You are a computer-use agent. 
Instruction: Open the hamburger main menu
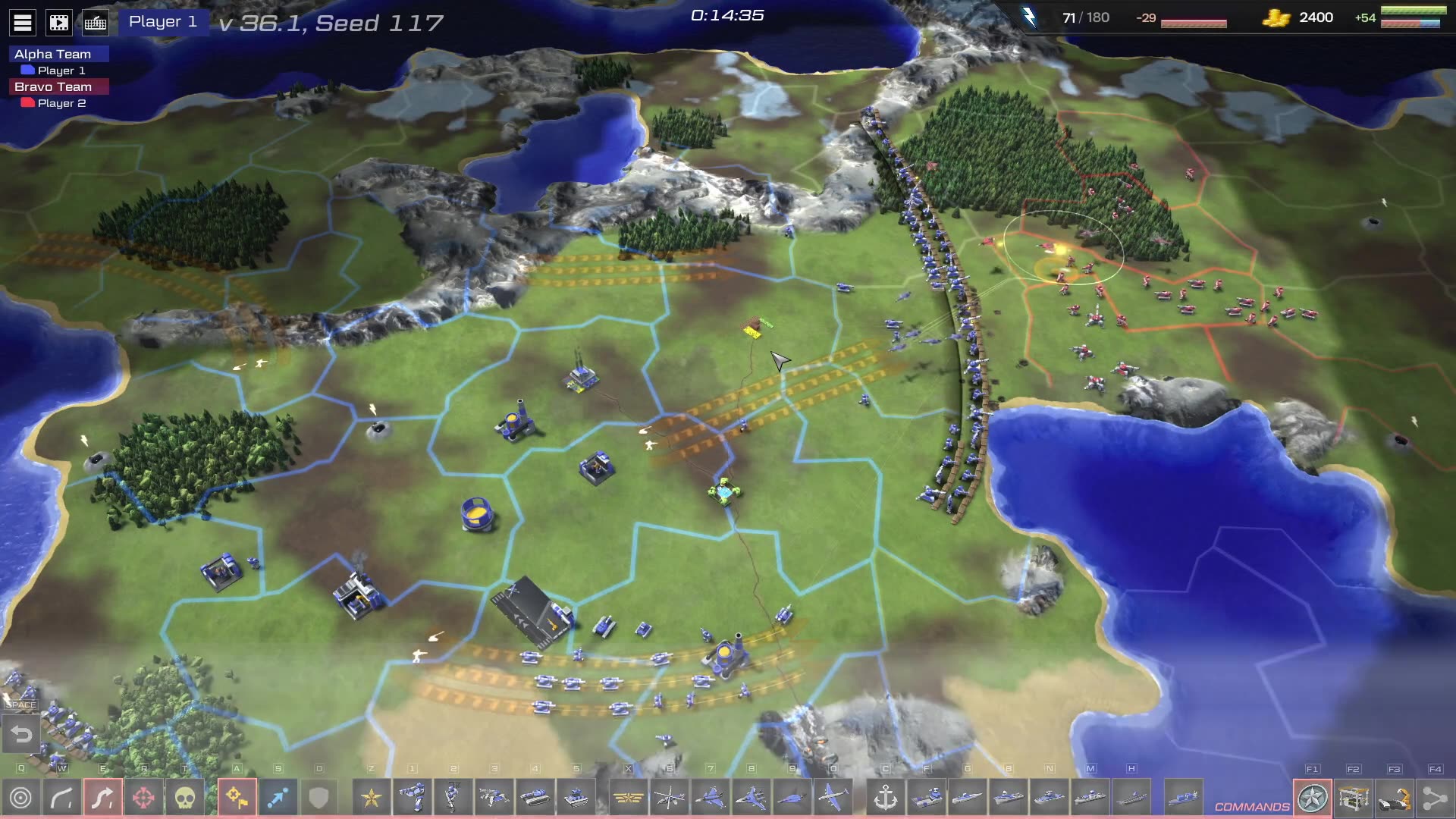(23, 23)
